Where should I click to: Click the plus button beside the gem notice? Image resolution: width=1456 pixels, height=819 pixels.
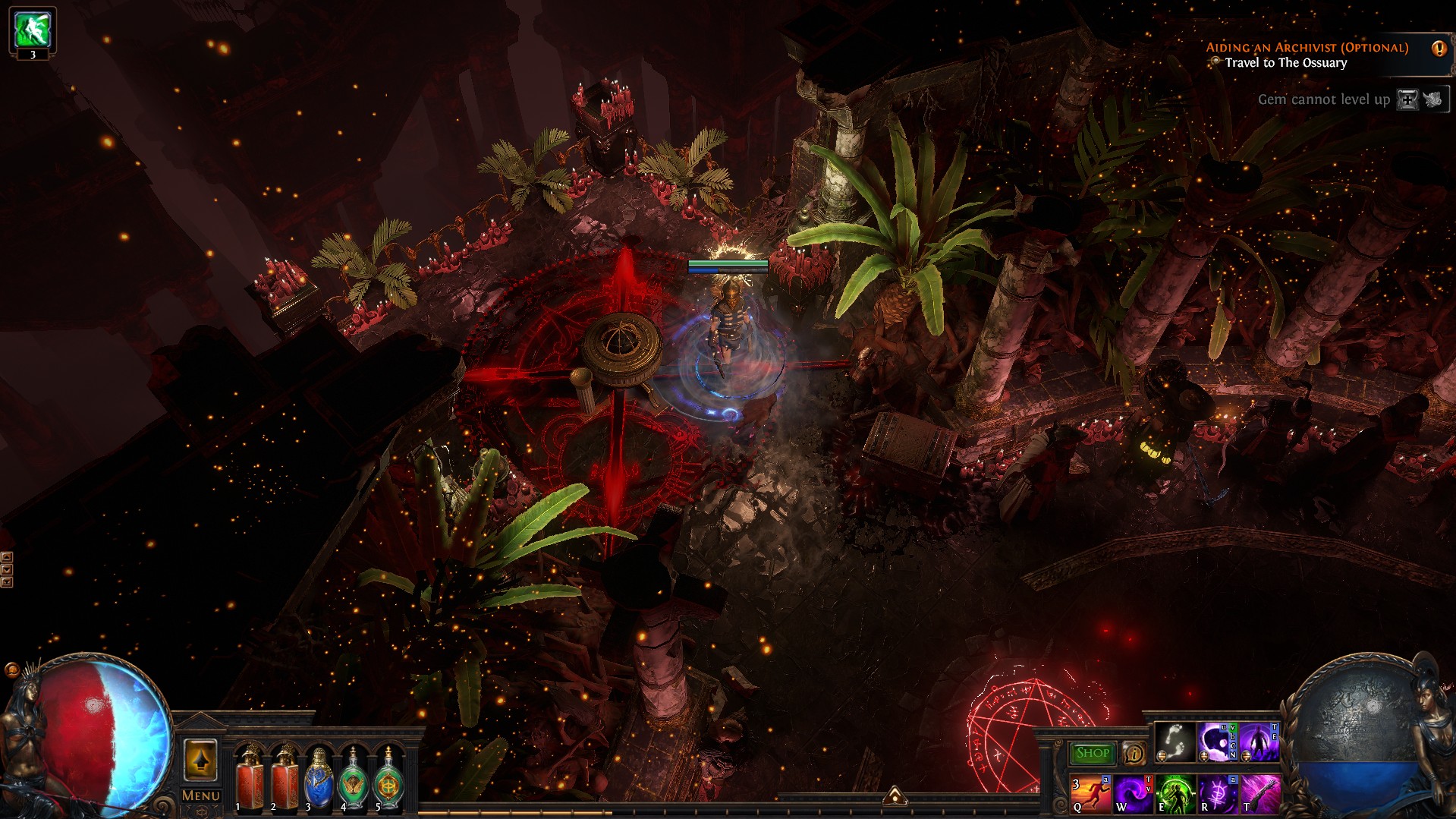click(1407, 99)
